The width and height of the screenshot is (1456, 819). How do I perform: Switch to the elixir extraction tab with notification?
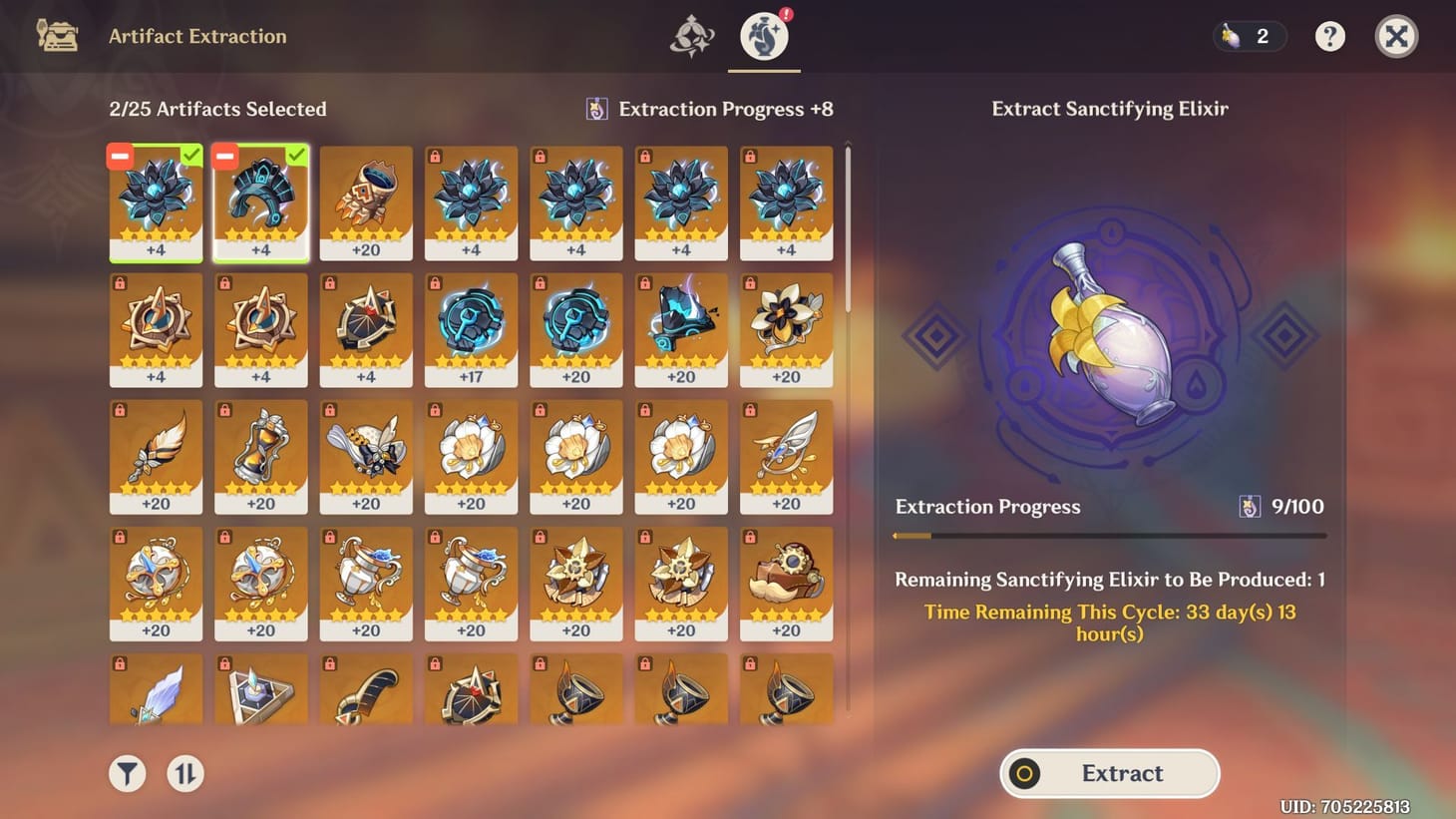pyautogui.click(x=764, y=36)
